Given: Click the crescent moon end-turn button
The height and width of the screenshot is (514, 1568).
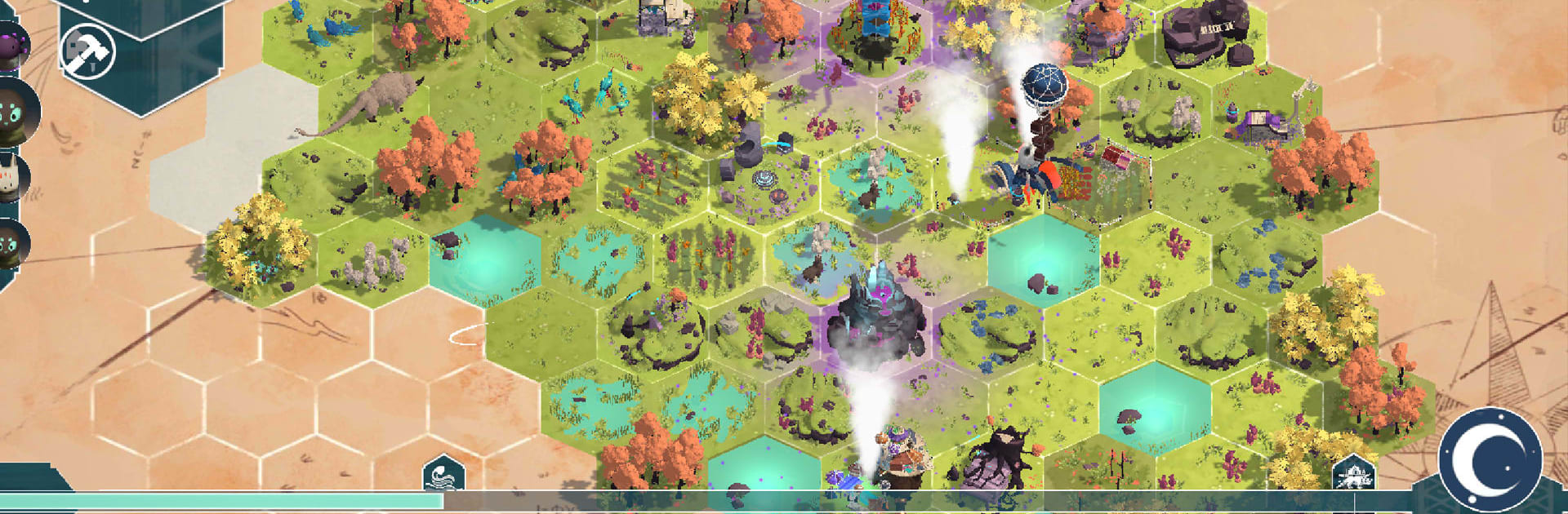Looking at the screenshot, I should pos(1490,459).
